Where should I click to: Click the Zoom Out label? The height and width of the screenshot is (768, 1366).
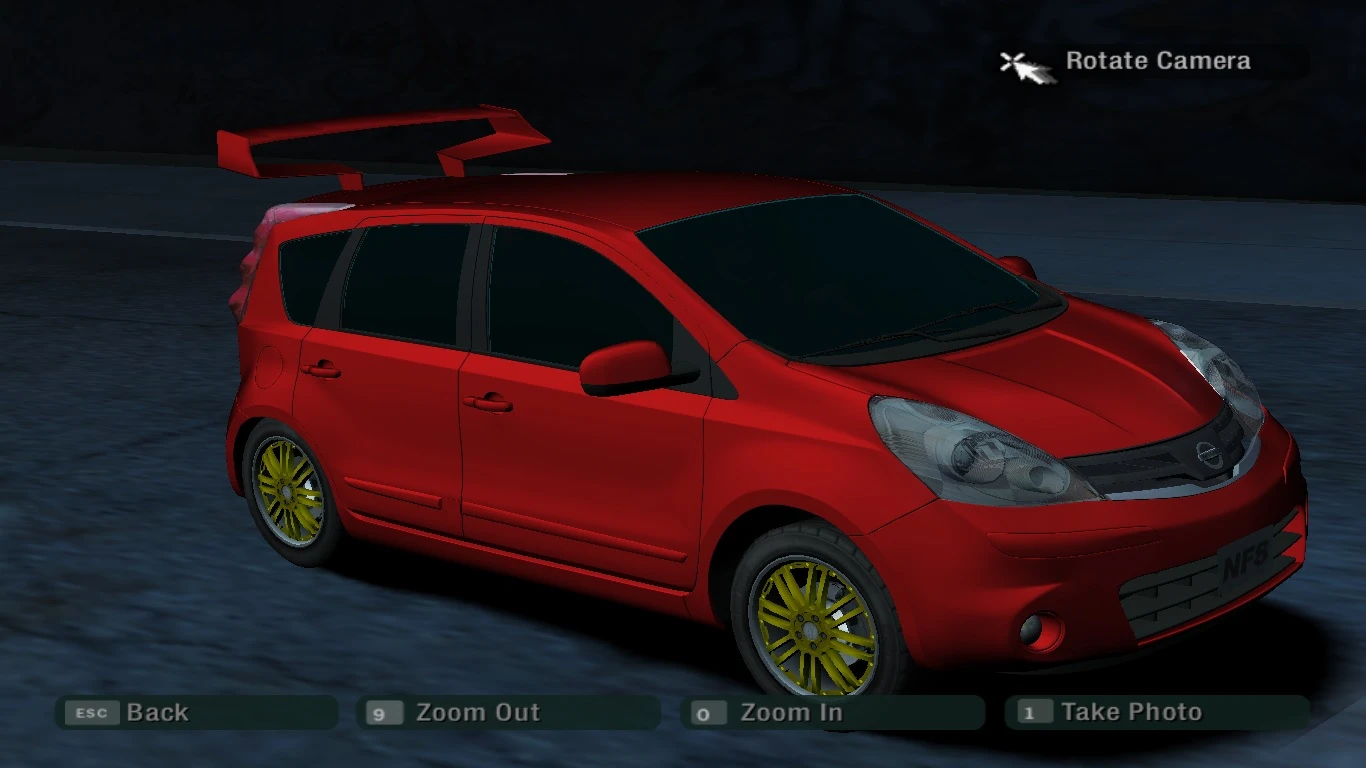click(476, 713)
